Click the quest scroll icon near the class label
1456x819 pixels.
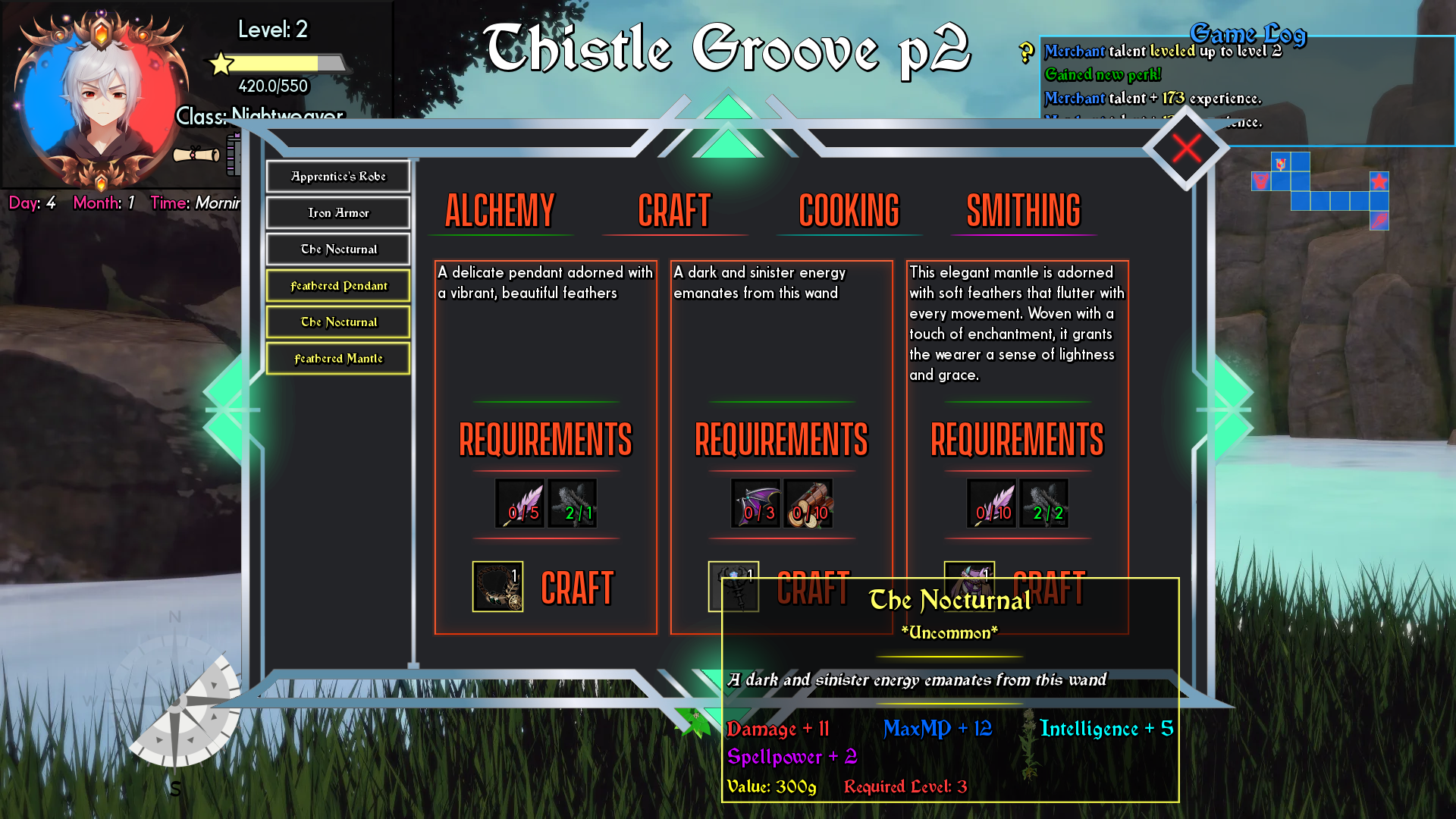point(194,155)
